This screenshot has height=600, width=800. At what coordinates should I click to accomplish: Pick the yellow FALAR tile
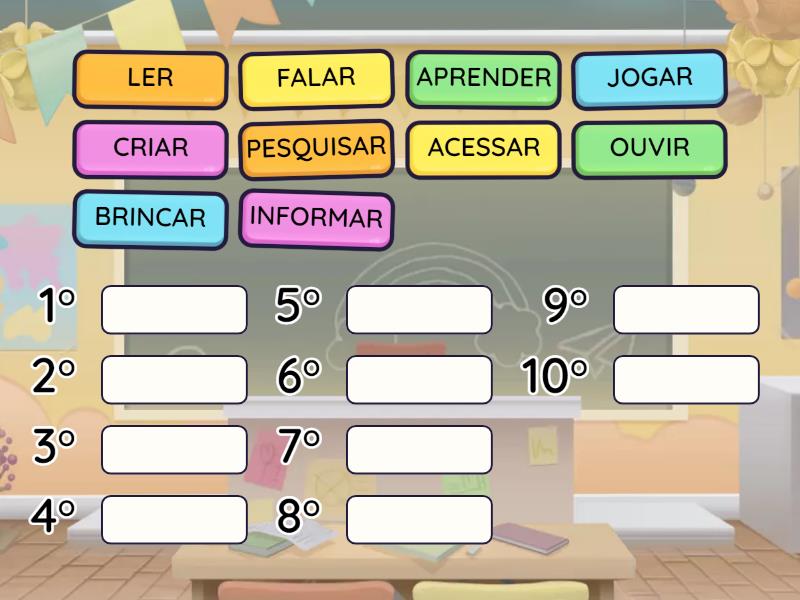coord(316,79)
